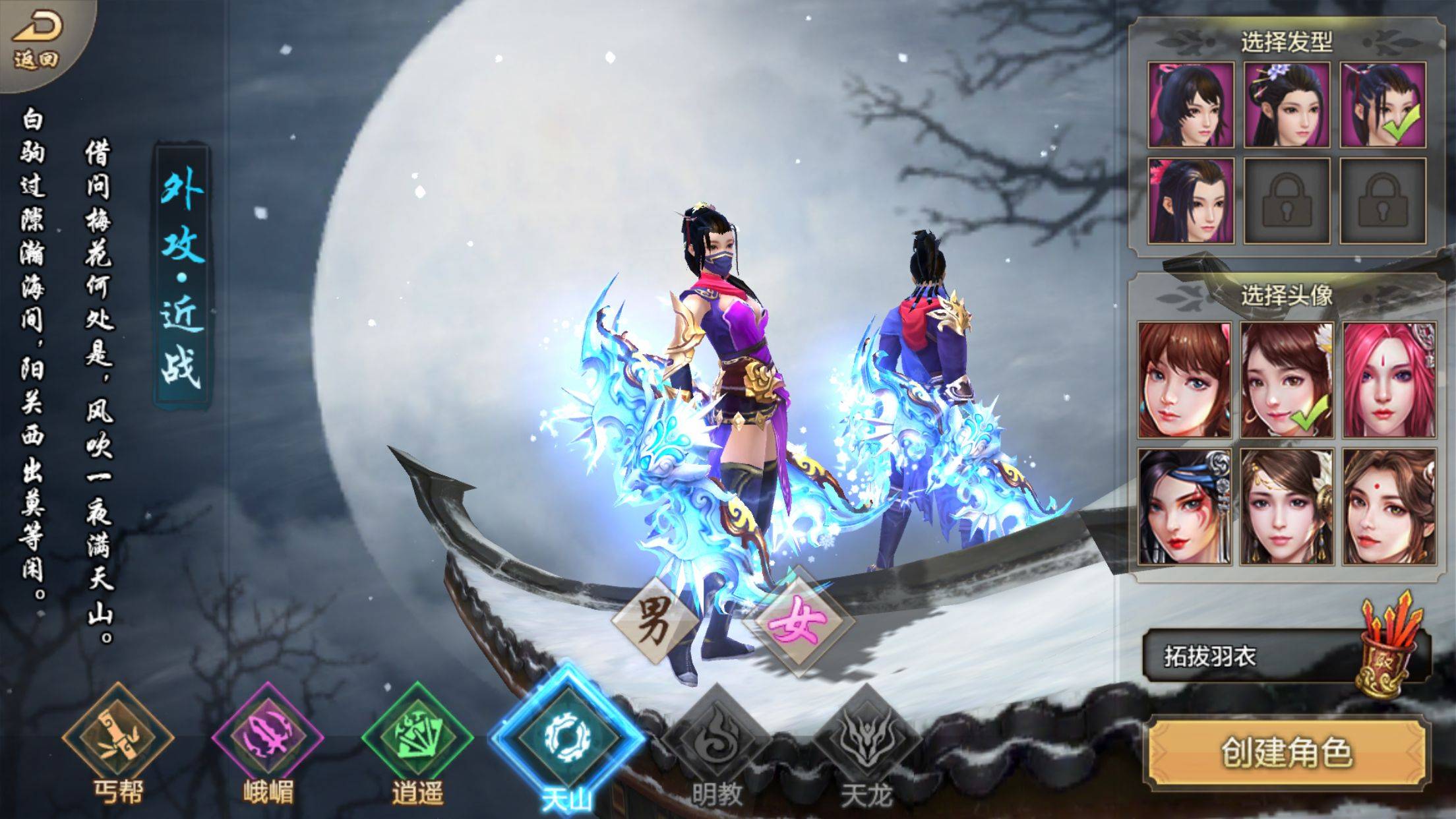Pick the pink-haired portrait with forehead mark

[x=1389, y=380]
